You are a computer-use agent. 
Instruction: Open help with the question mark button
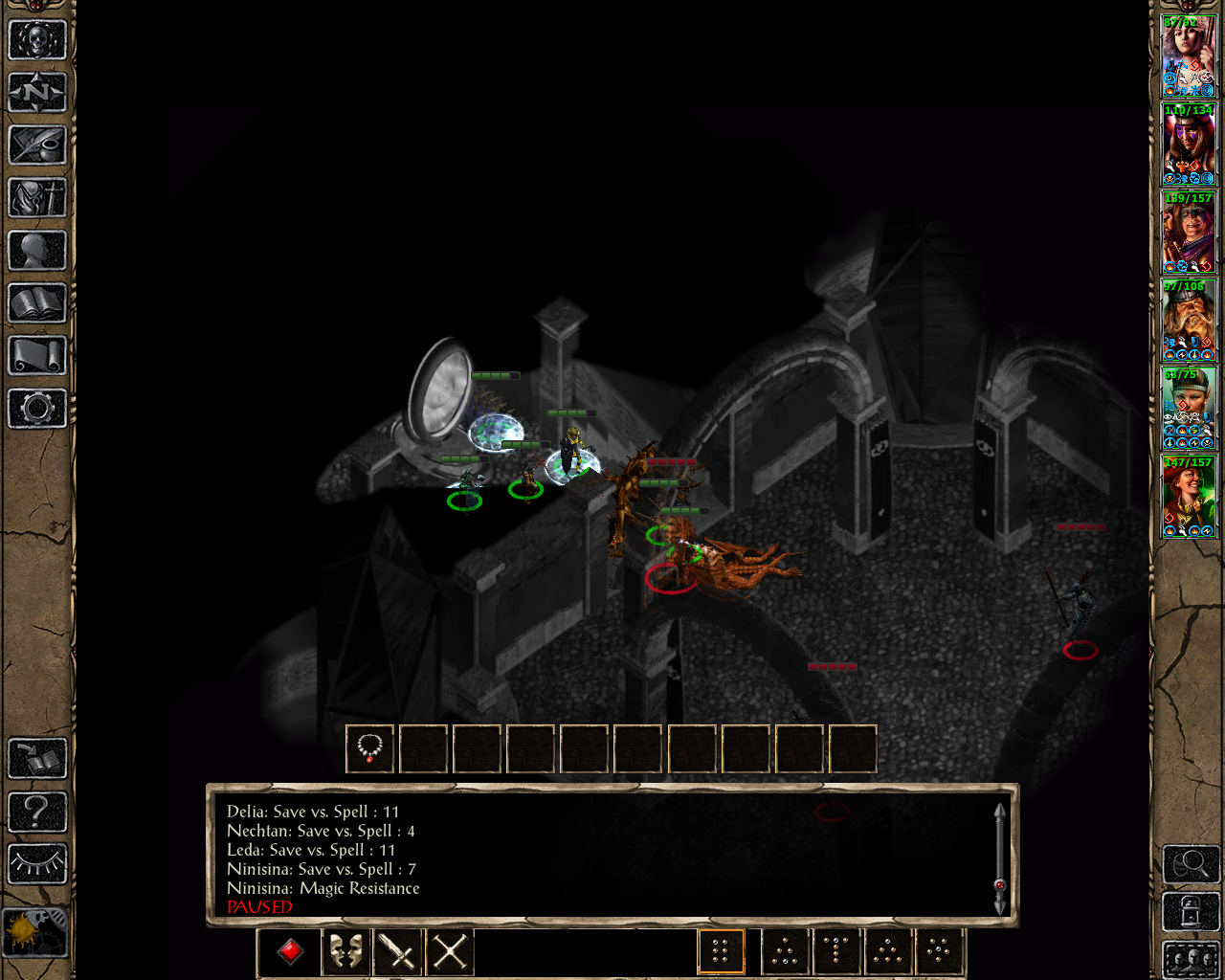(37, 812)
